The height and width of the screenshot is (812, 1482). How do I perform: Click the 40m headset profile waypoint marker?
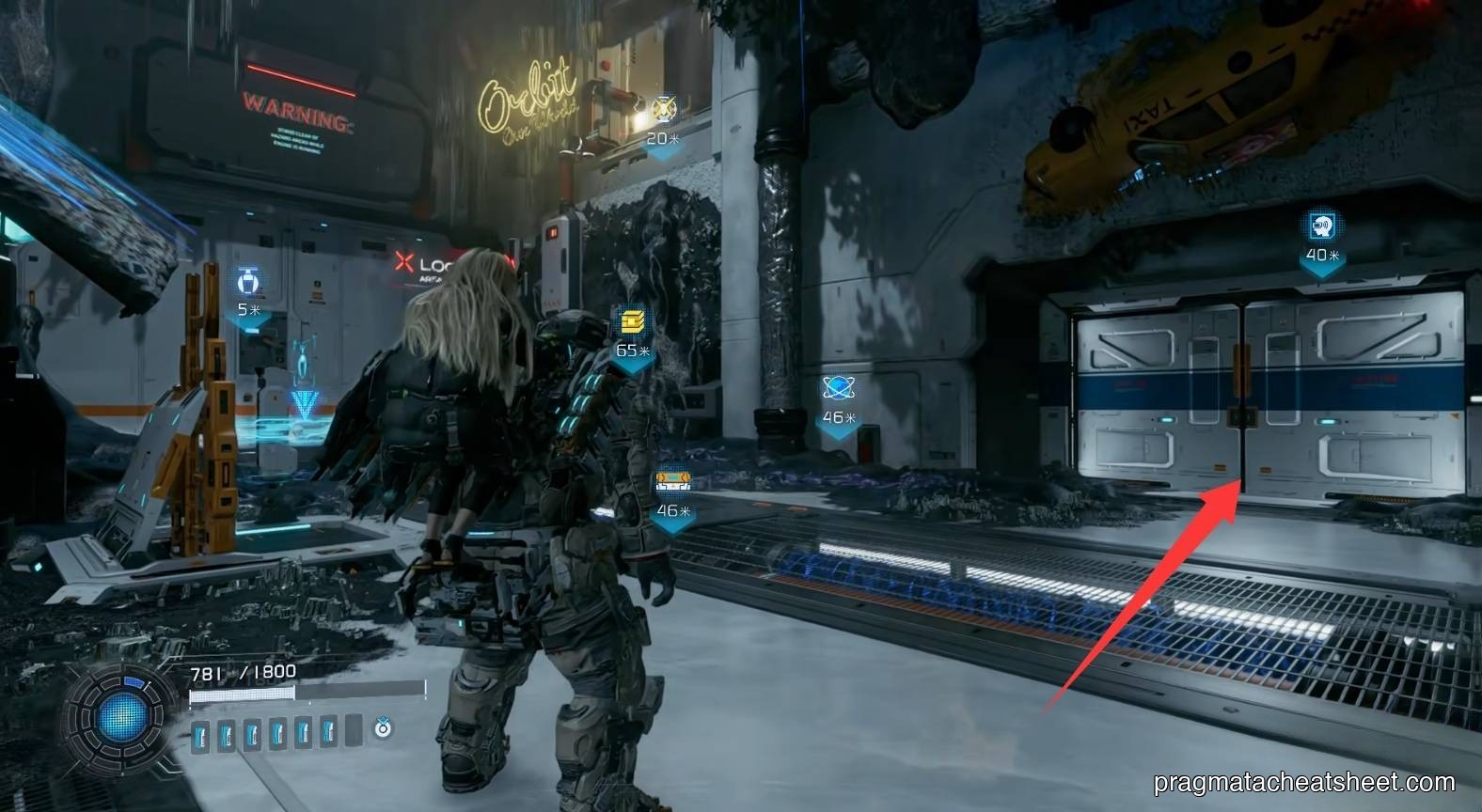coord(1321,226)
